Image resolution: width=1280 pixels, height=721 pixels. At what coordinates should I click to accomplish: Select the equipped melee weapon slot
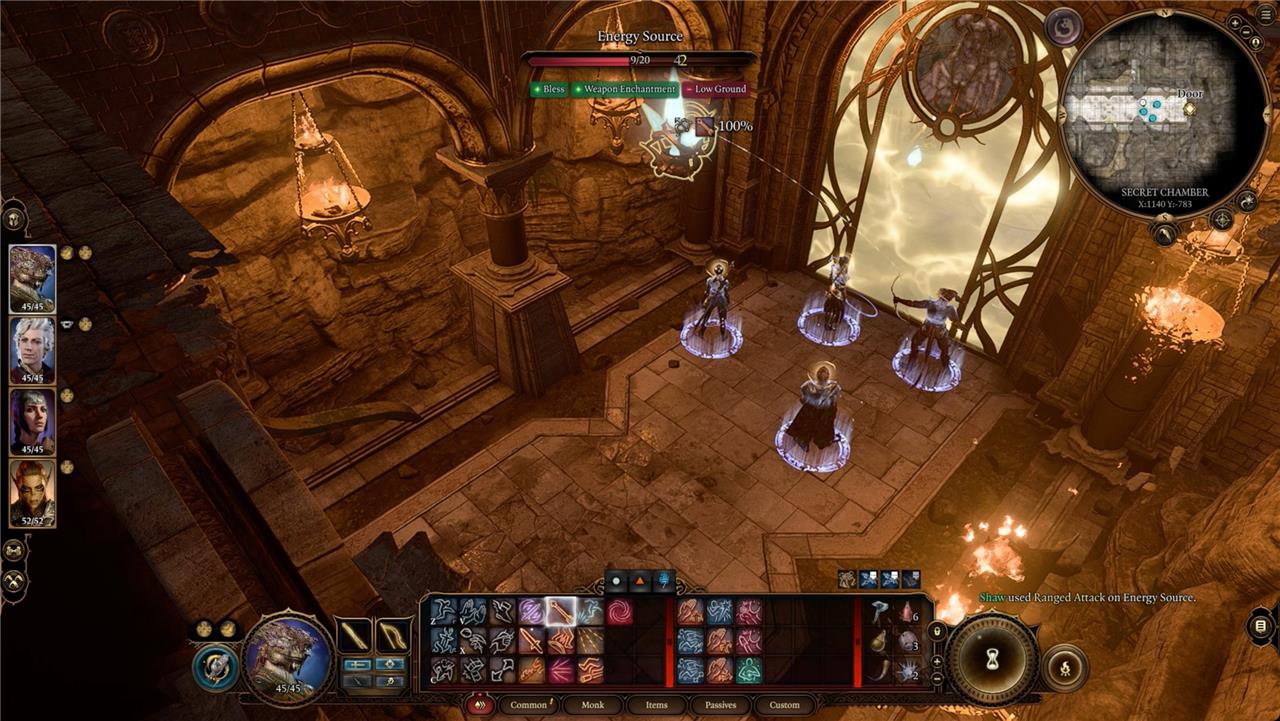pyautogui.click(x=353, y=636)
